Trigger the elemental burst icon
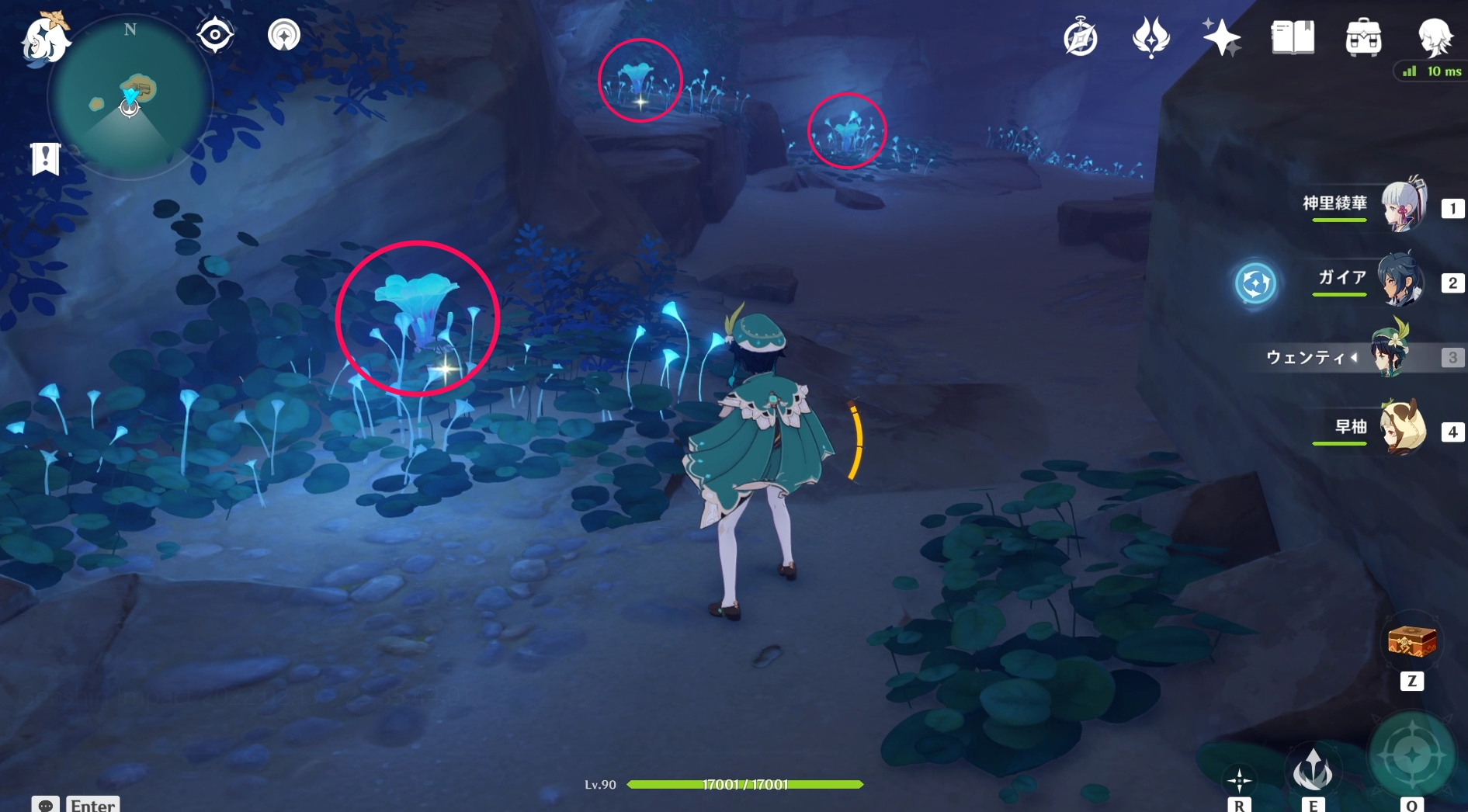The image size is (1468, 812). pos(1411,755)
